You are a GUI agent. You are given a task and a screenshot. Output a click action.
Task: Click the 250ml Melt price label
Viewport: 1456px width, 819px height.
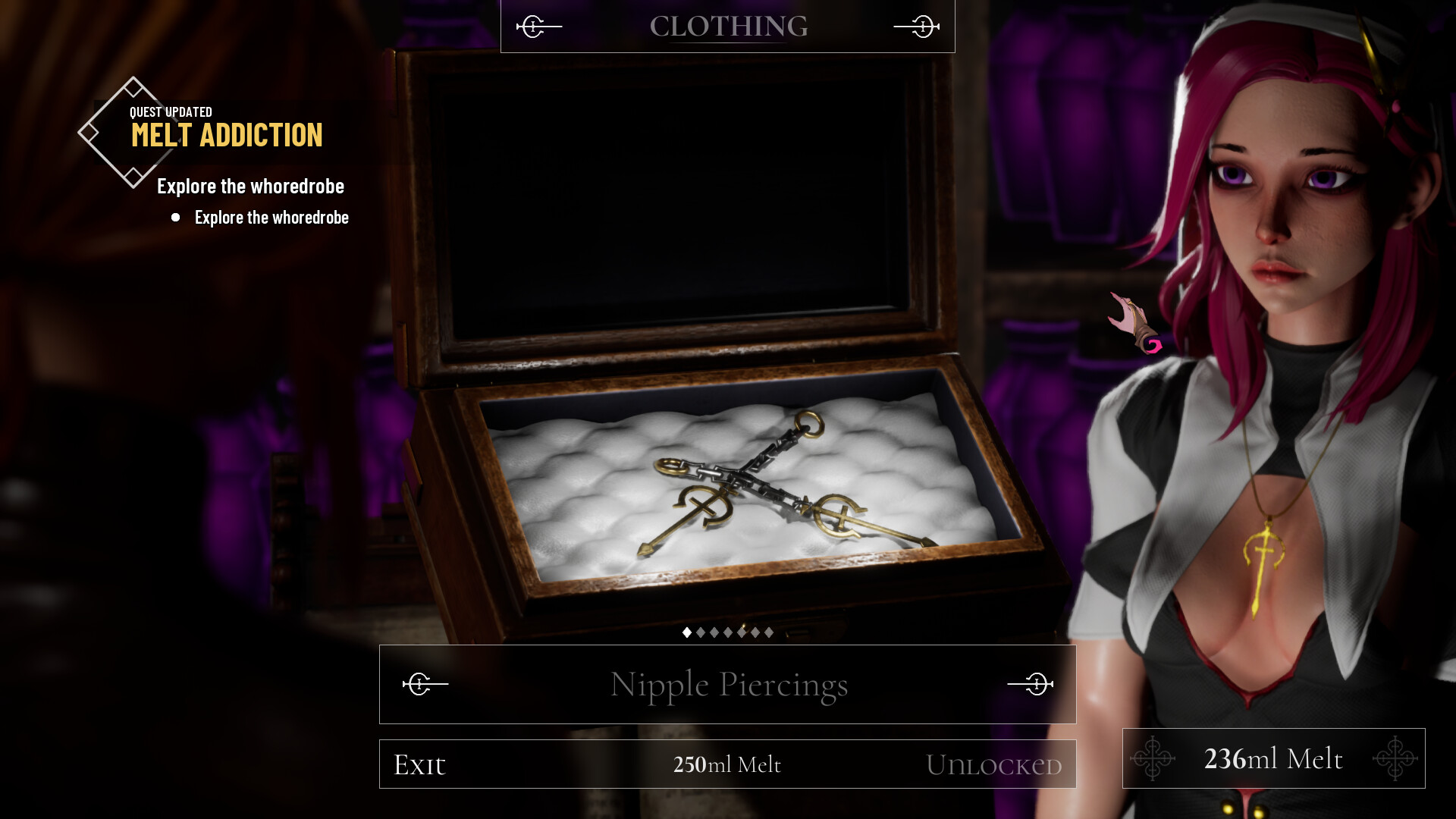click(x=727, y=764)
